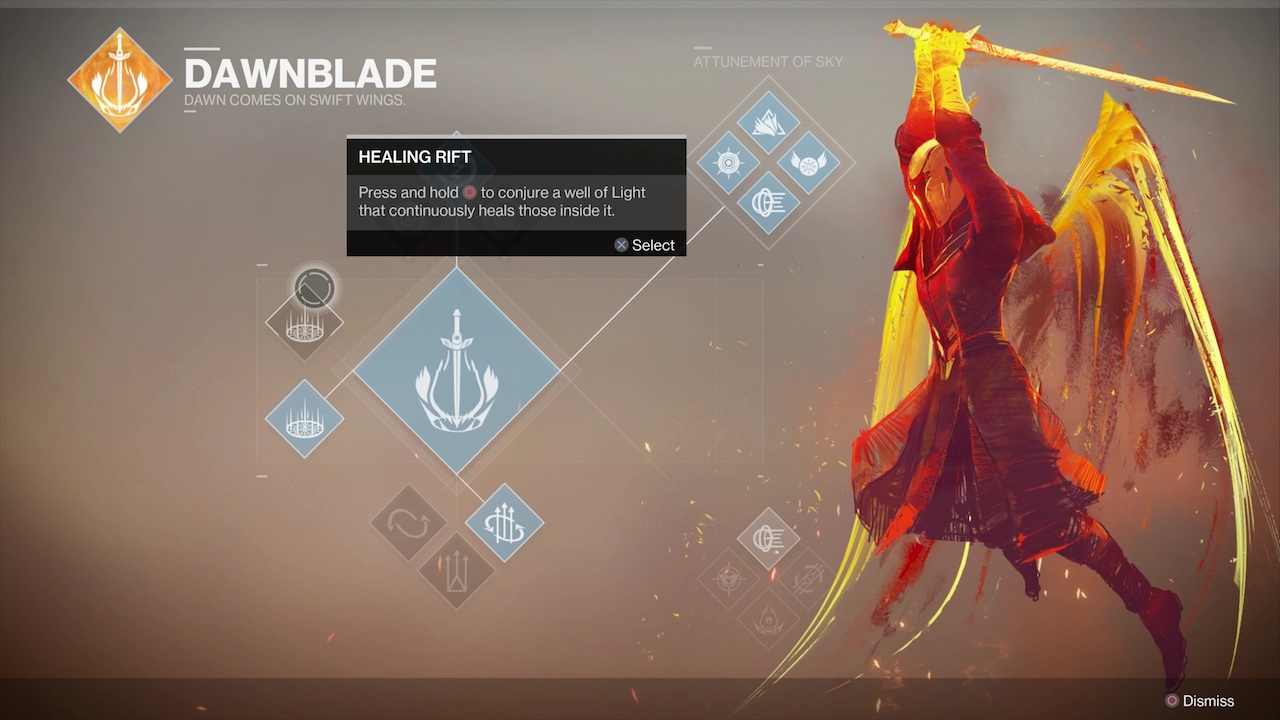This screenshot has width=1280, height=720.
Task: Select the rings-and-lines perk in Attunement of Sky
Action: [x=768, y=203]
